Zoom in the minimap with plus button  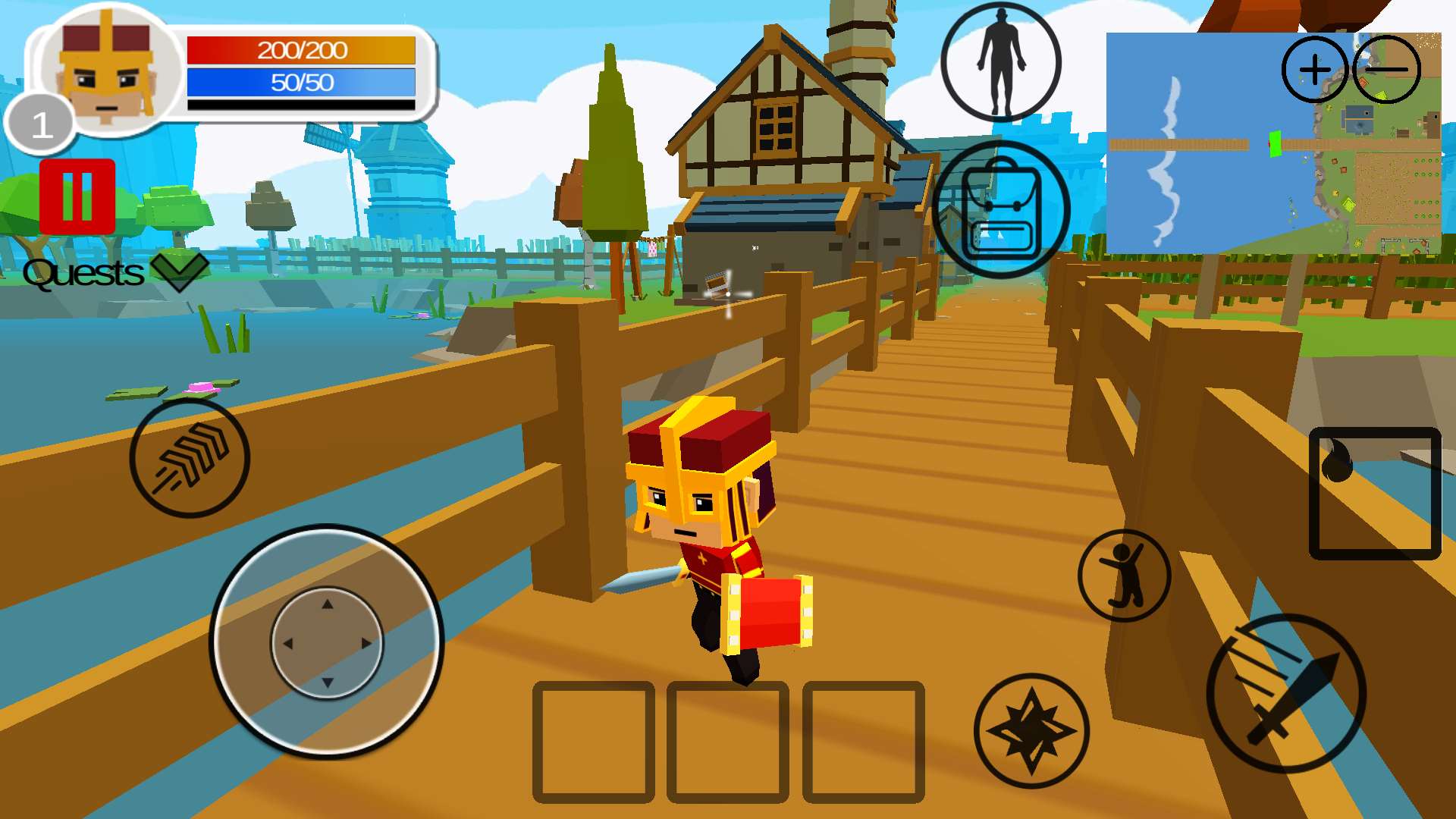point(1315,70)
